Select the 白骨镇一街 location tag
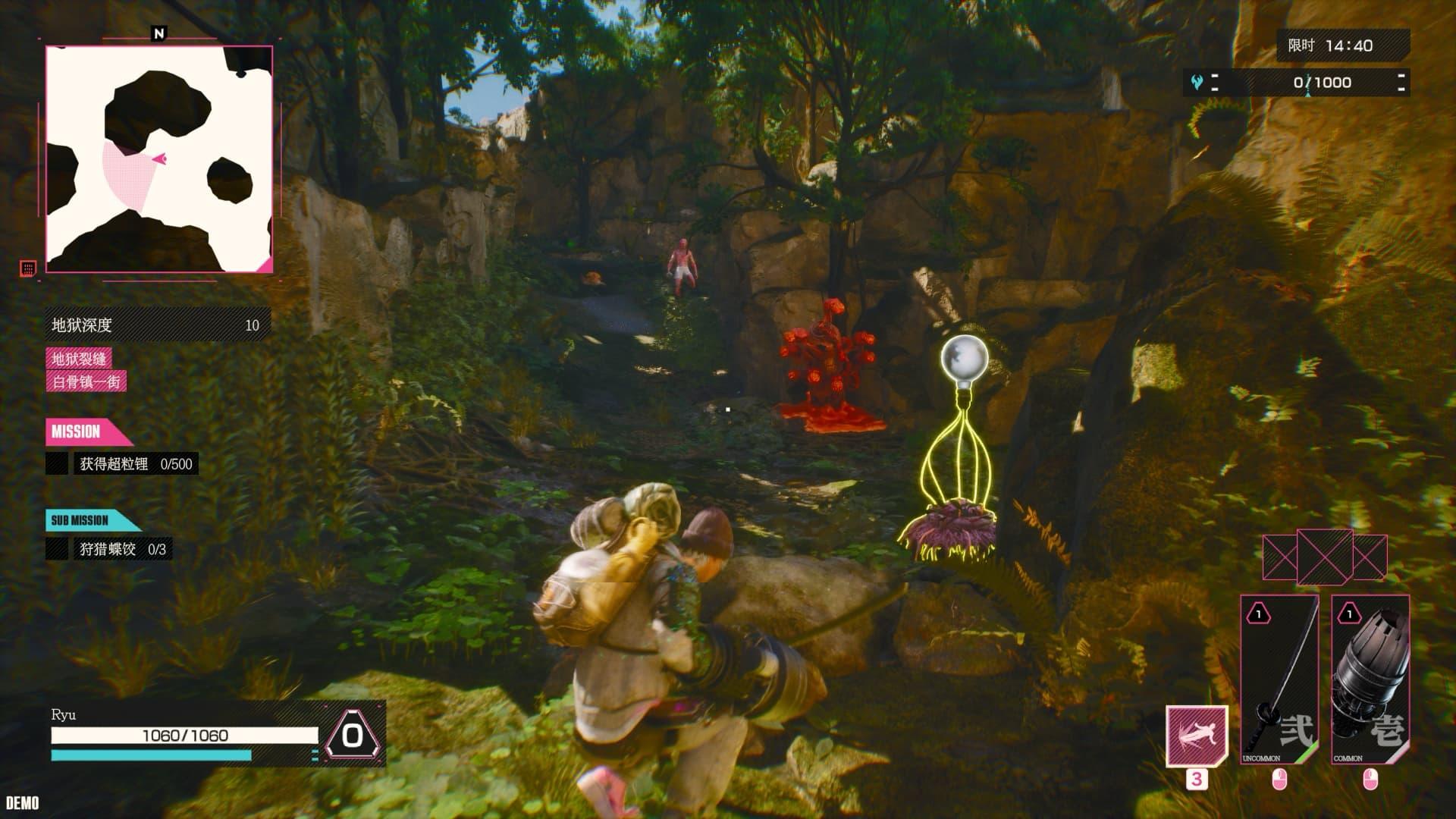1456x819 pixels. pos(86,381)
